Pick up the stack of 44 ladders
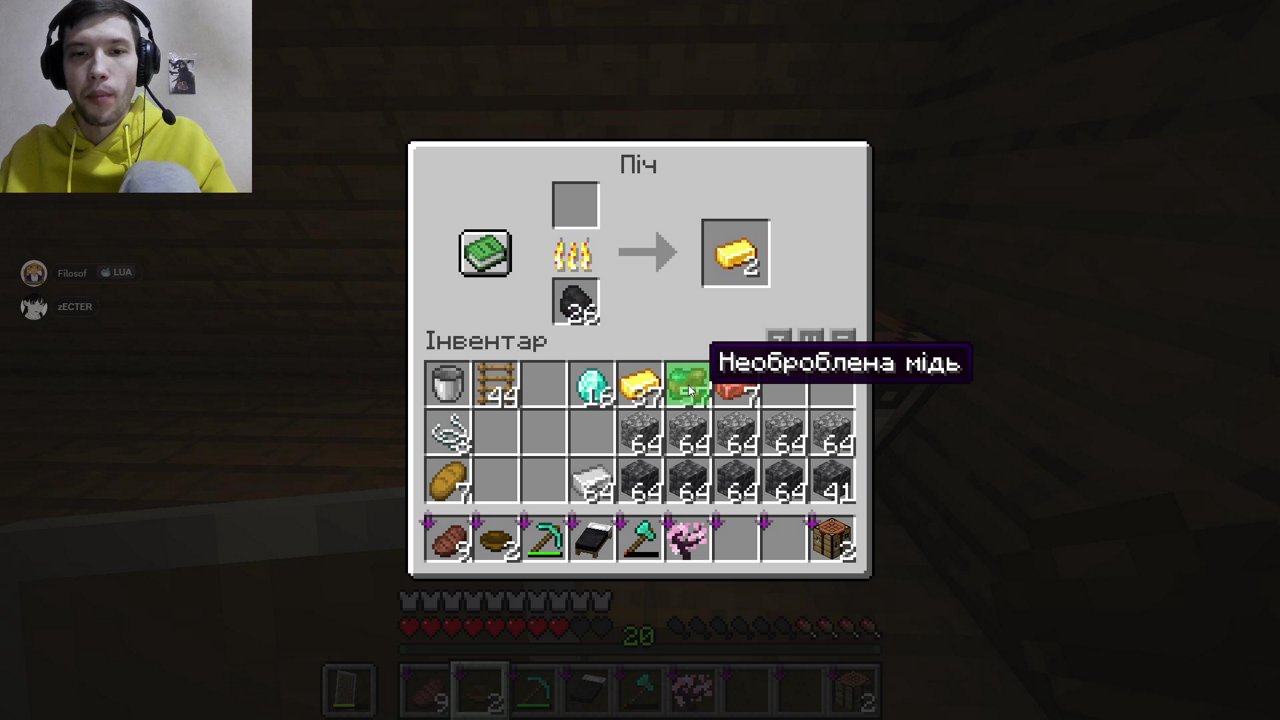The height and width of the screenshot is (720, 1280). tap(495, 385)
